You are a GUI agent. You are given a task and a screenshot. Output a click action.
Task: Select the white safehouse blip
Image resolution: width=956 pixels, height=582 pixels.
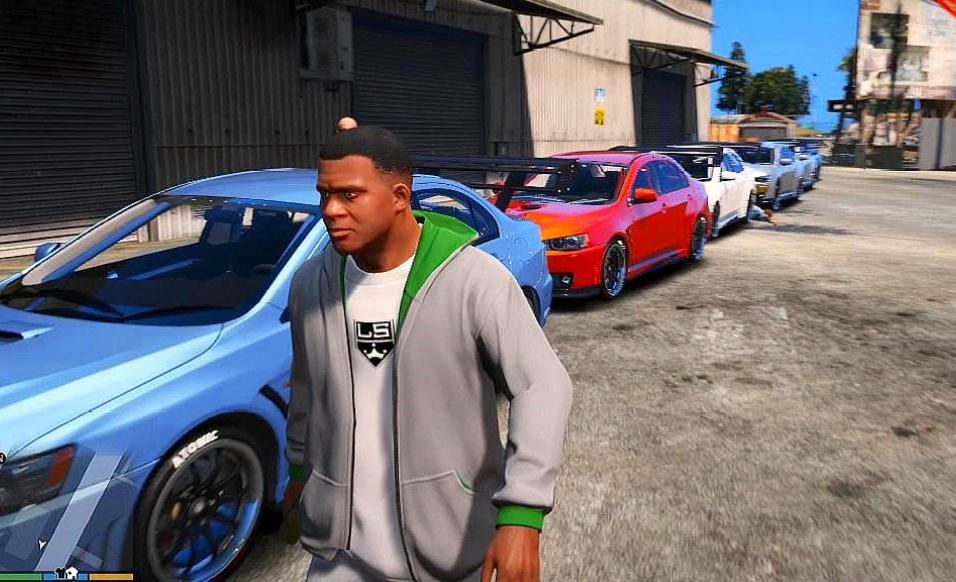(x=72, y=573)
